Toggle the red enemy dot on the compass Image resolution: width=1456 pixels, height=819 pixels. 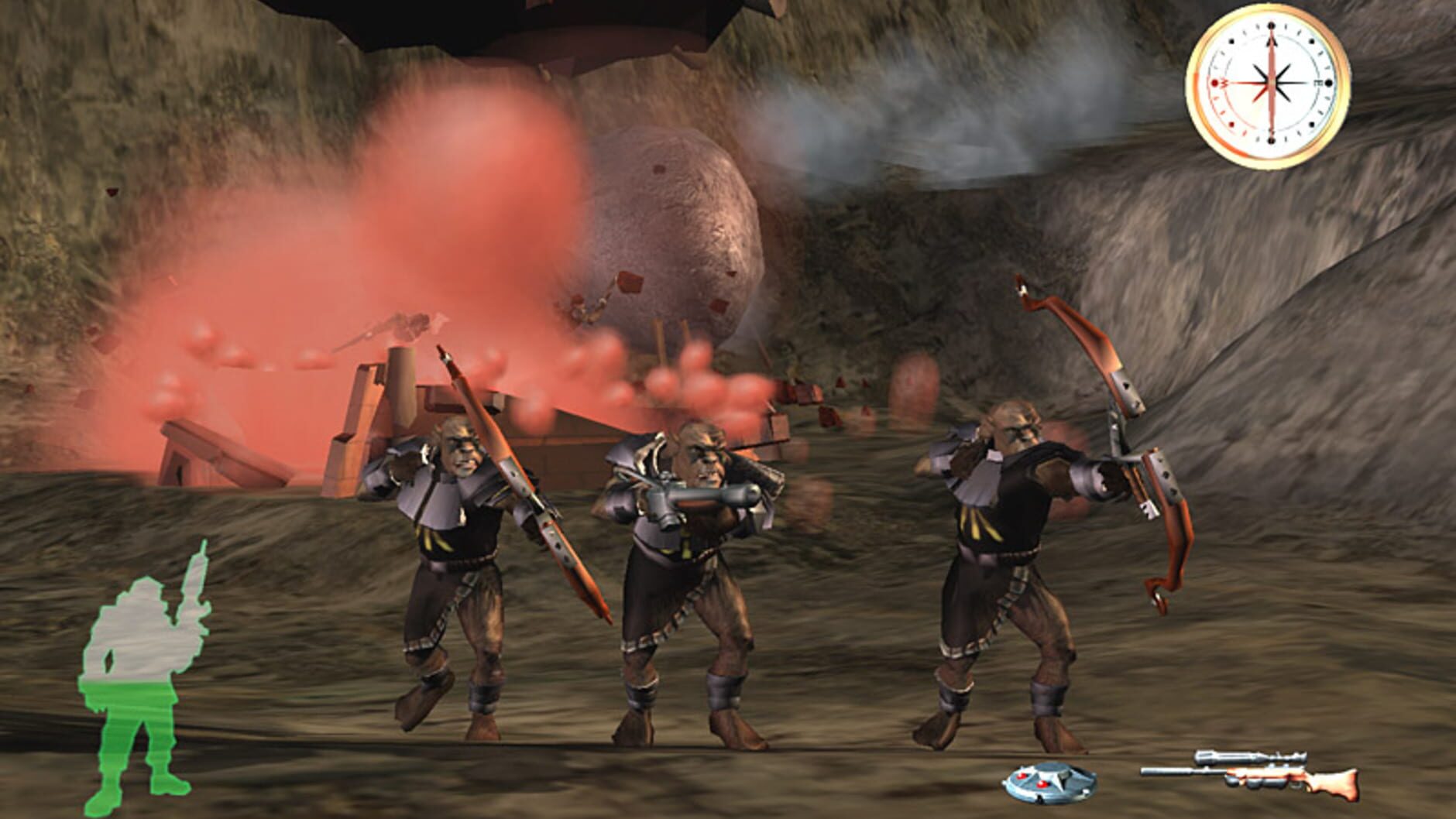click(1231, 124)
